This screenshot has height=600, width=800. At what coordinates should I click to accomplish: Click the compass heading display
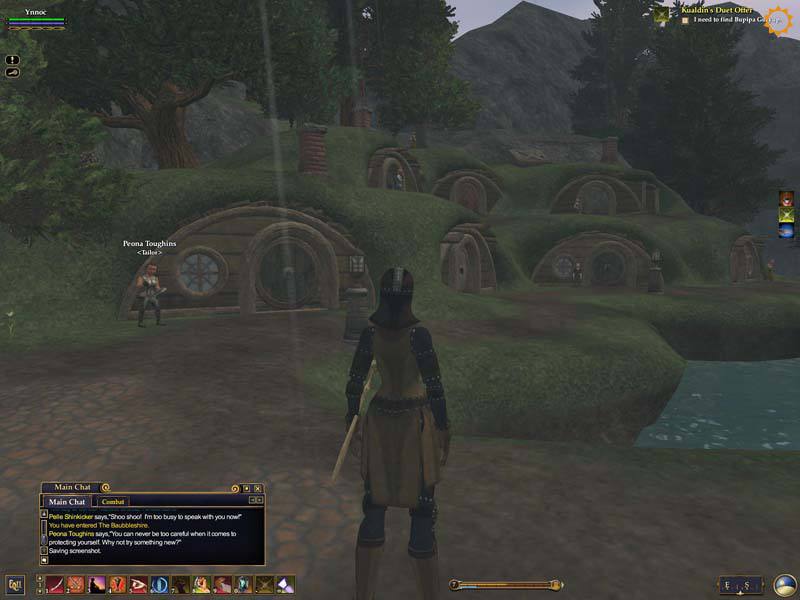click(741, 585)
